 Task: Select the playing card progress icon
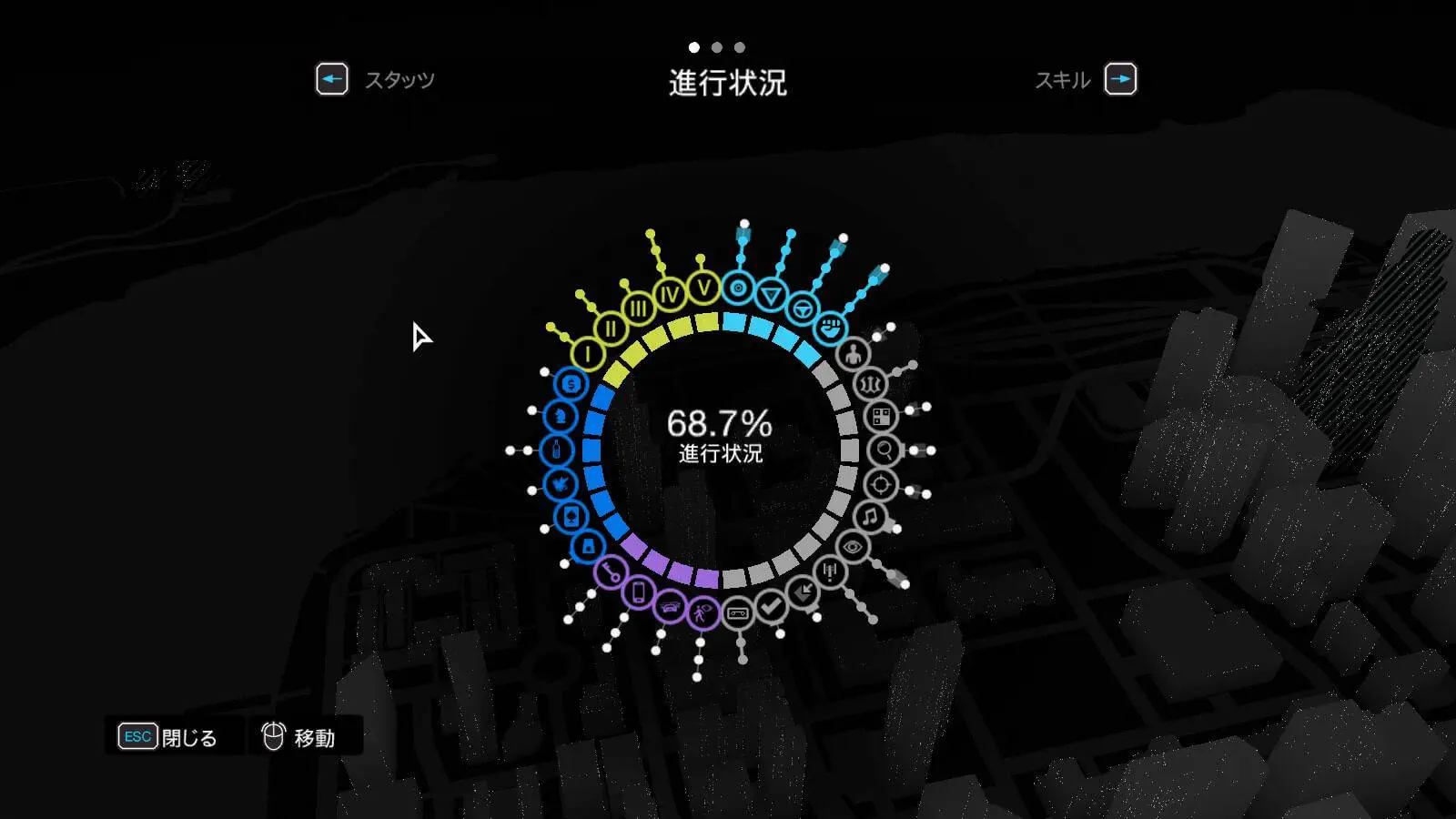click(571, 517)
